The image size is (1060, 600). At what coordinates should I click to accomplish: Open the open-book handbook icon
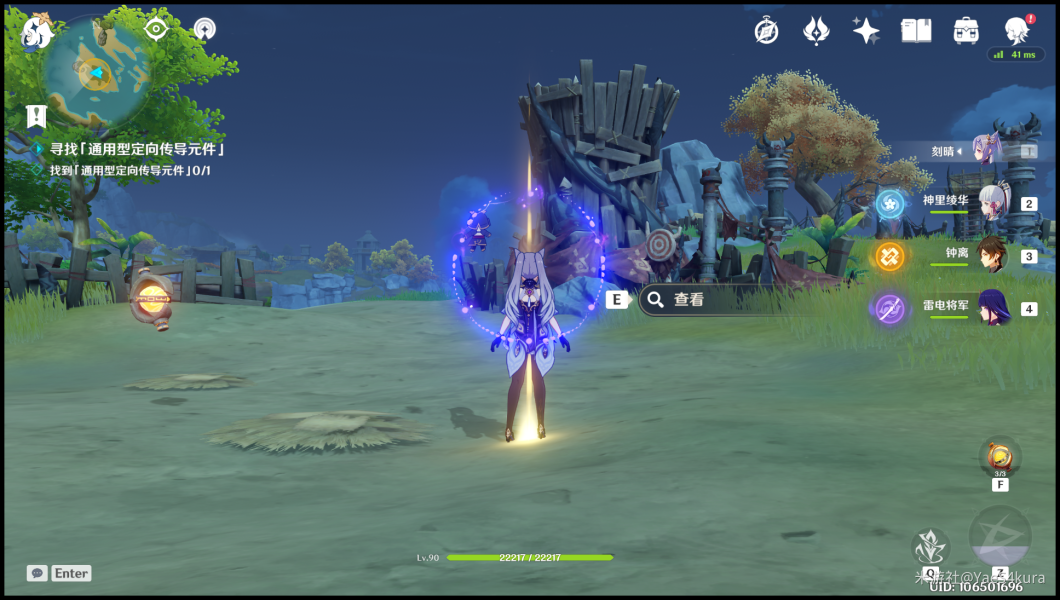(x=916, y=31)
